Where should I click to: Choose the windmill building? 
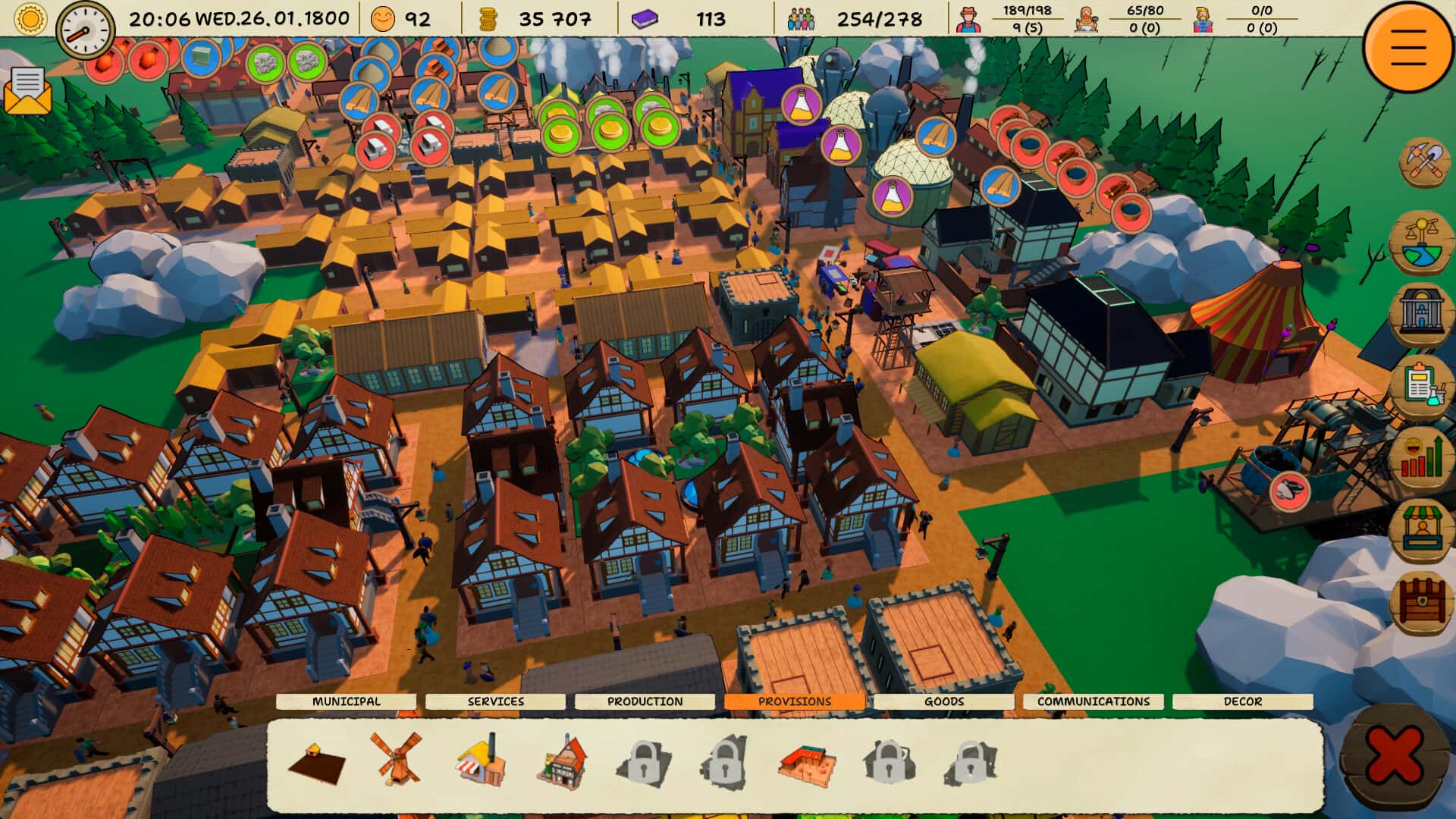point(396,757)
